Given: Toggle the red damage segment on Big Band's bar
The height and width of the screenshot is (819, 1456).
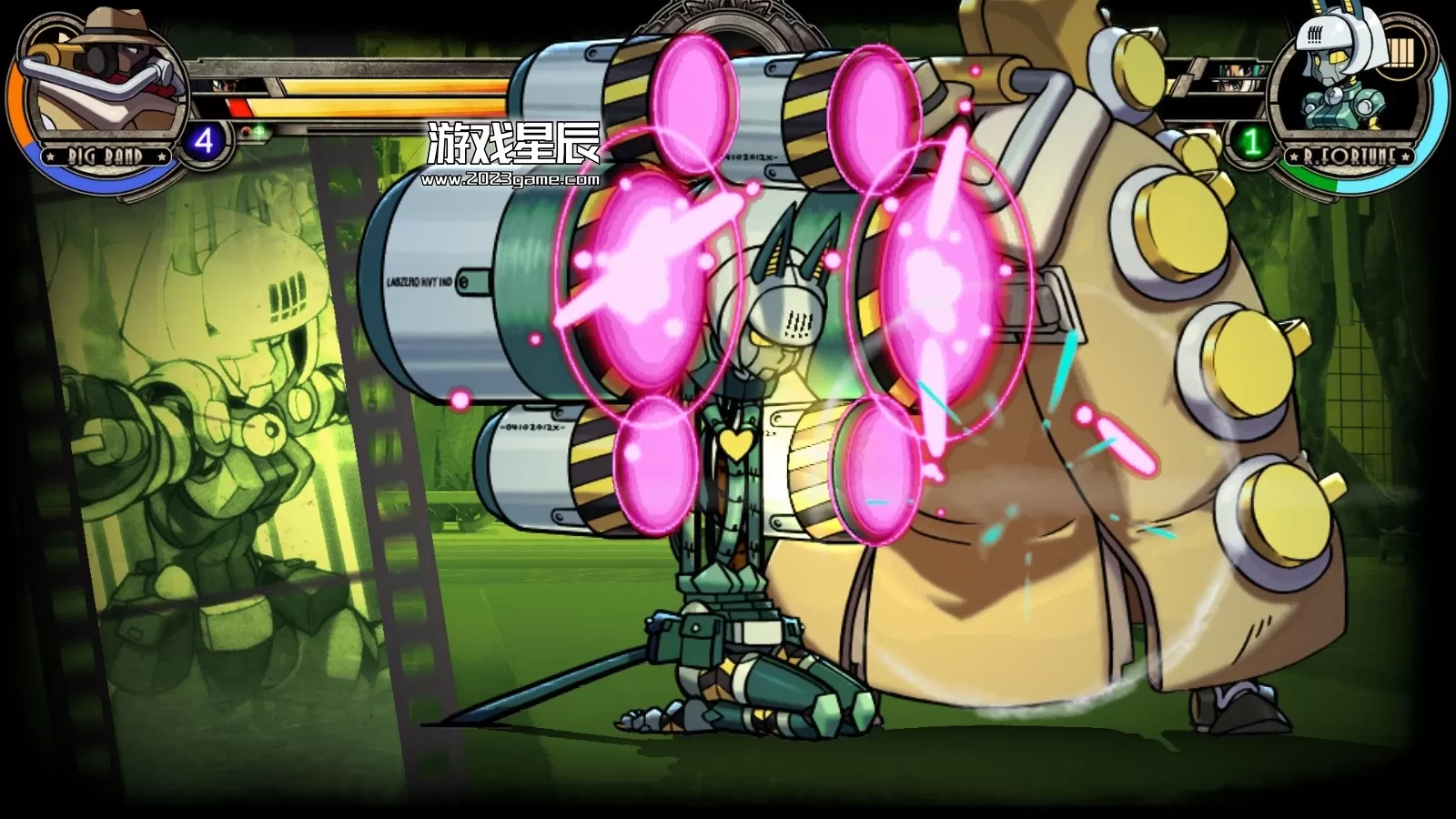Looking at the screenshot, I should click(x=239, y=106).
